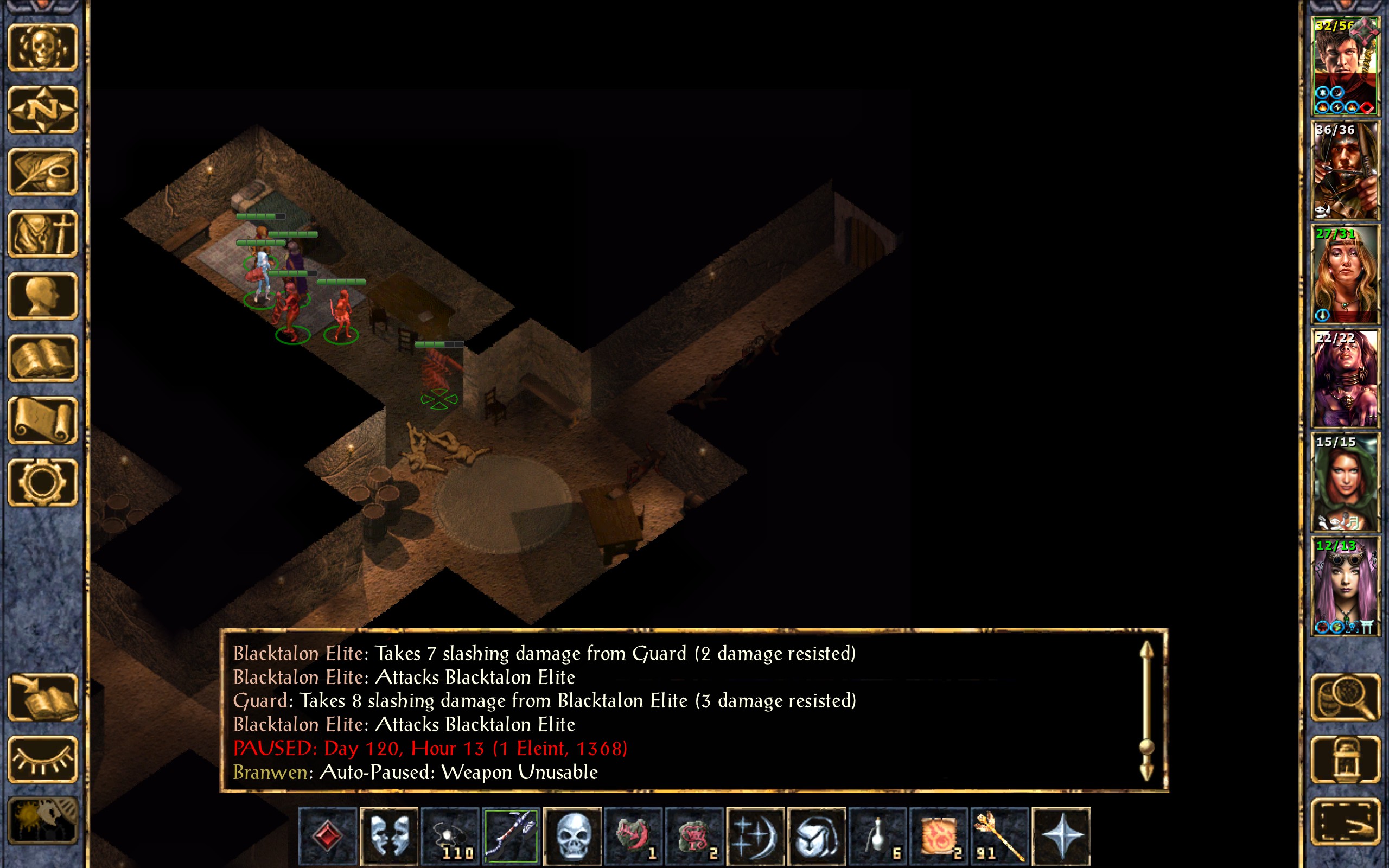Select the sling bullets slot showing 110
The width and height of the screenshot is (1389, 868).
coord(450,836)
